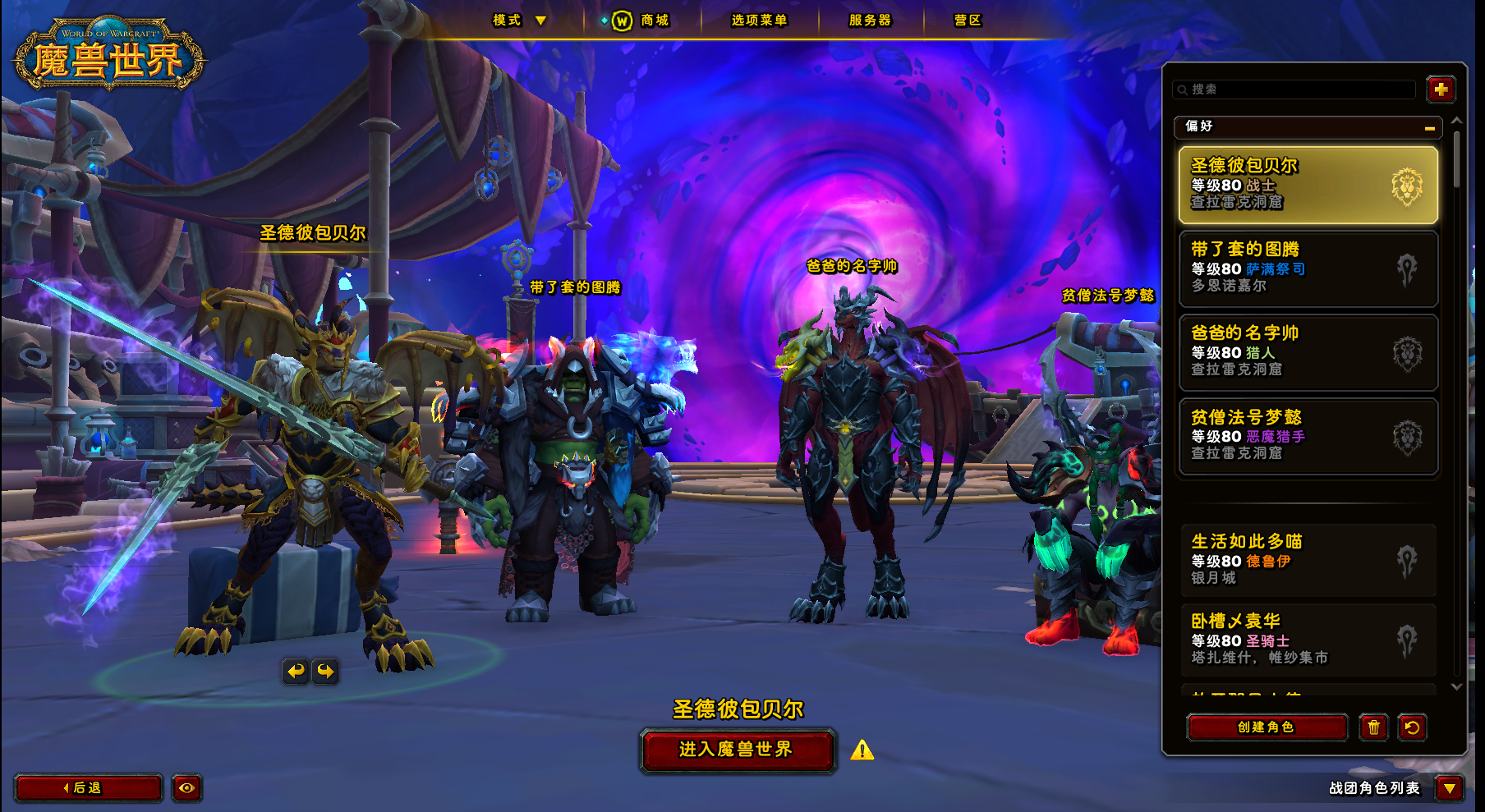Open the 营区 camp menu
Screen dimensions: 1485x812
click(x=968, y=21)
